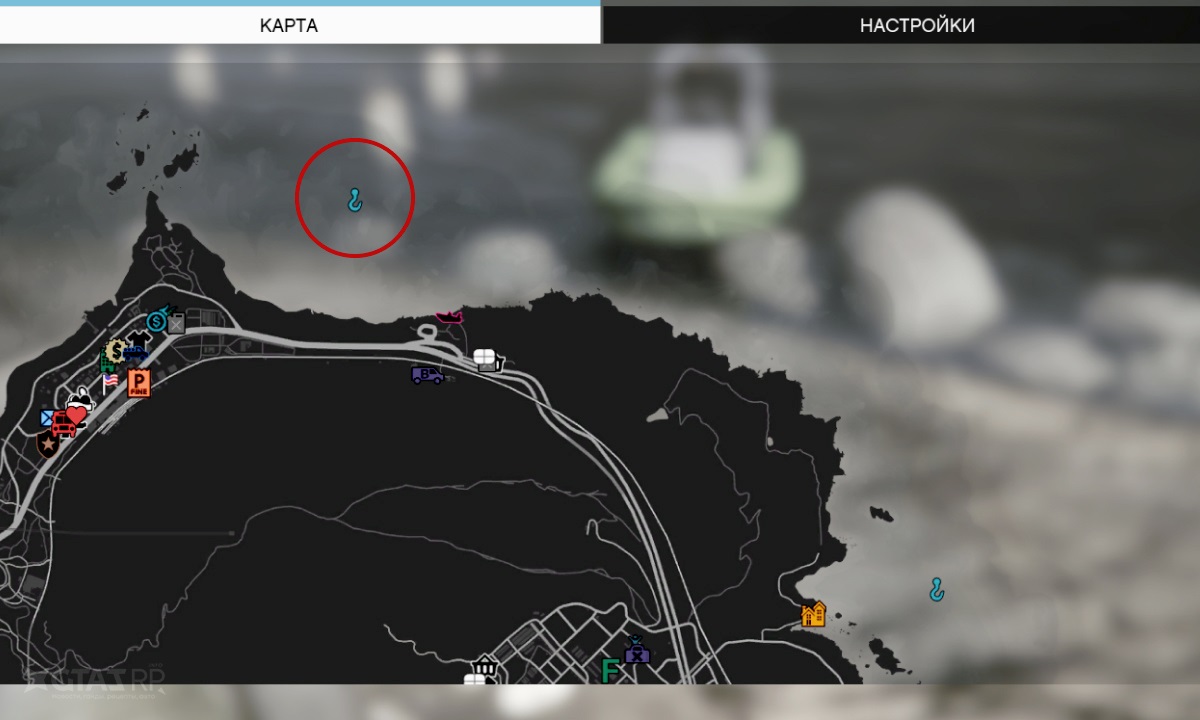This screenshot has height=720, width=1200.
Task: Open the НАСТРОЙКИ tab
Action: (x=916, y=26)
